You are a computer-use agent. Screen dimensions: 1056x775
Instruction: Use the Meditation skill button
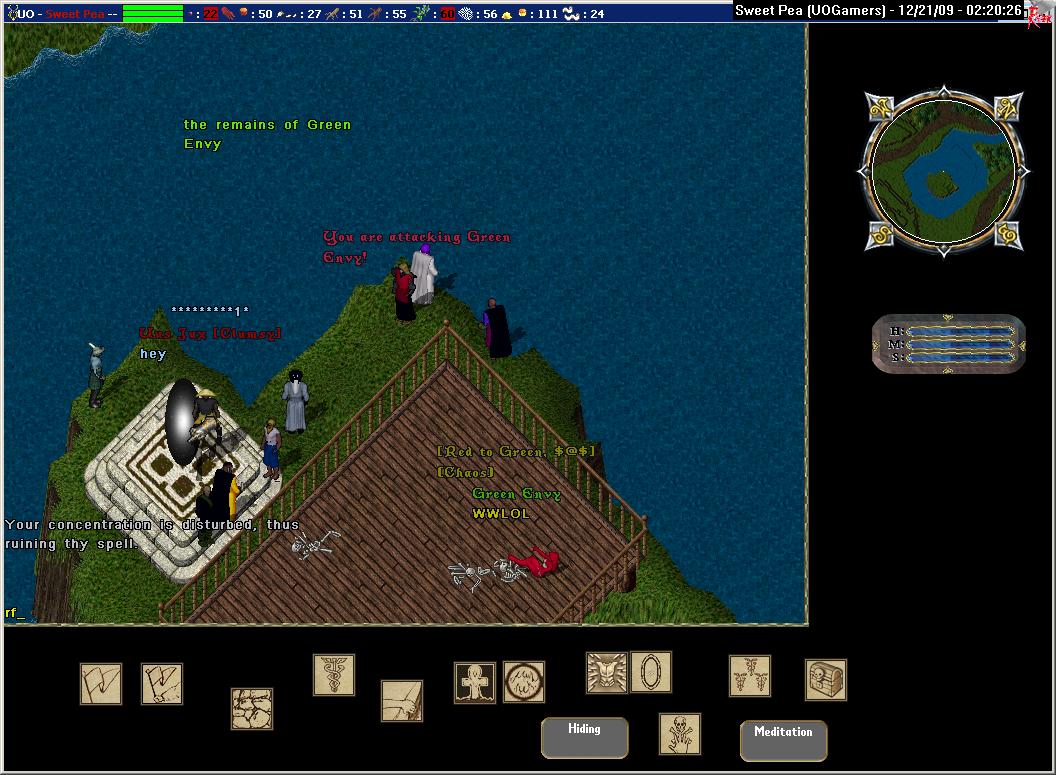click(x=783, y=741)
